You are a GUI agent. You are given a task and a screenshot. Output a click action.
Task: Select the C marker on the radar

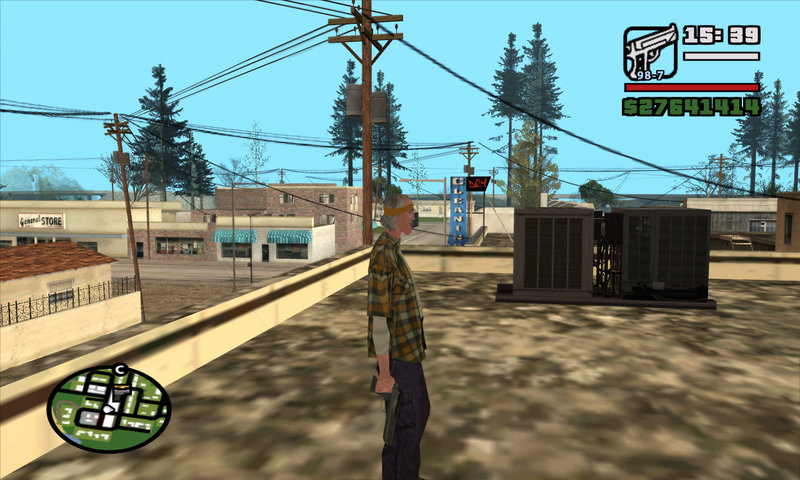(120, 371)
